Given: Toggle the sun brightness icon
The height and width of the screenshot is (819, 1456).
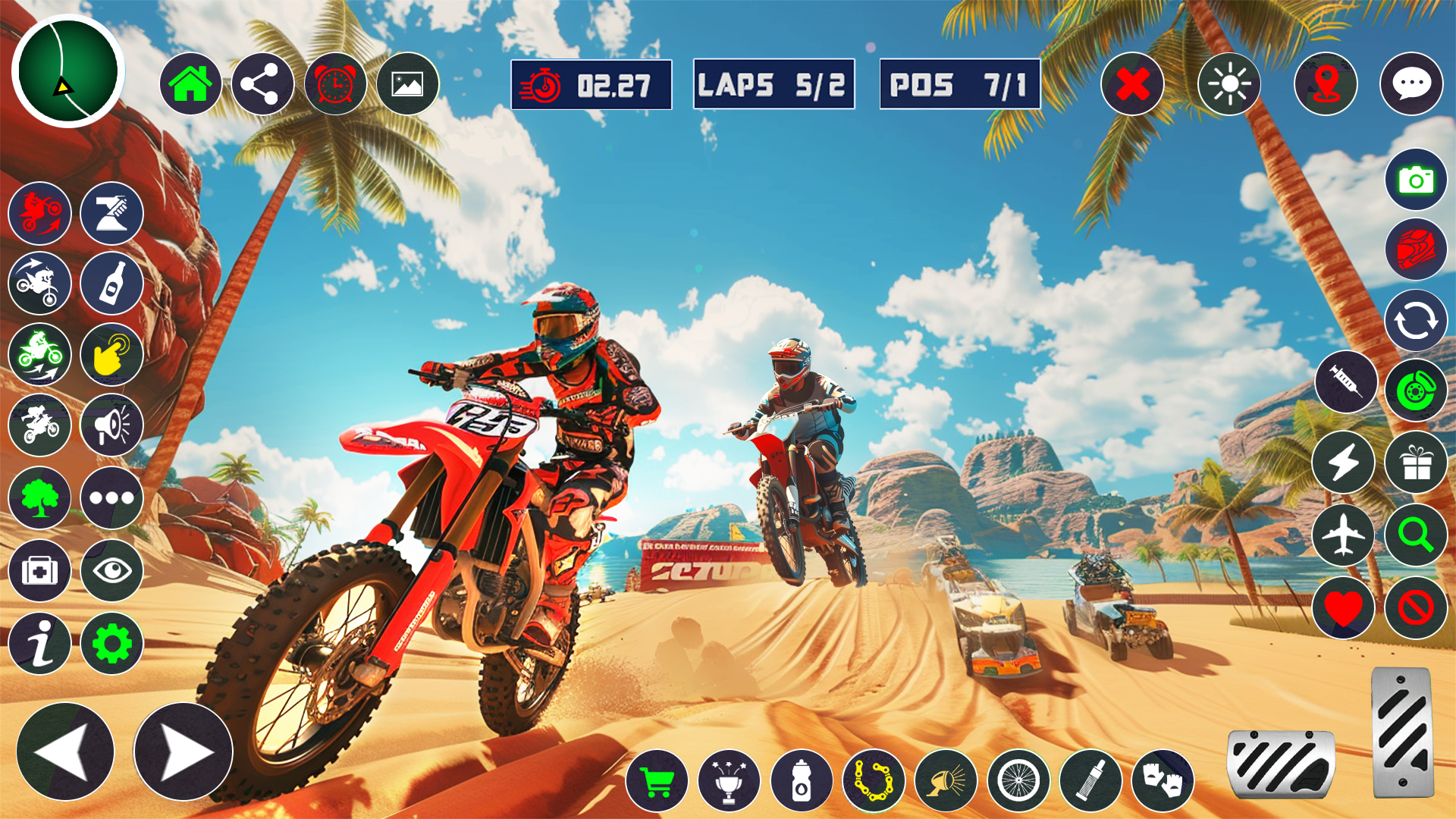Looking at the screenshot, I should point(1229,83).
